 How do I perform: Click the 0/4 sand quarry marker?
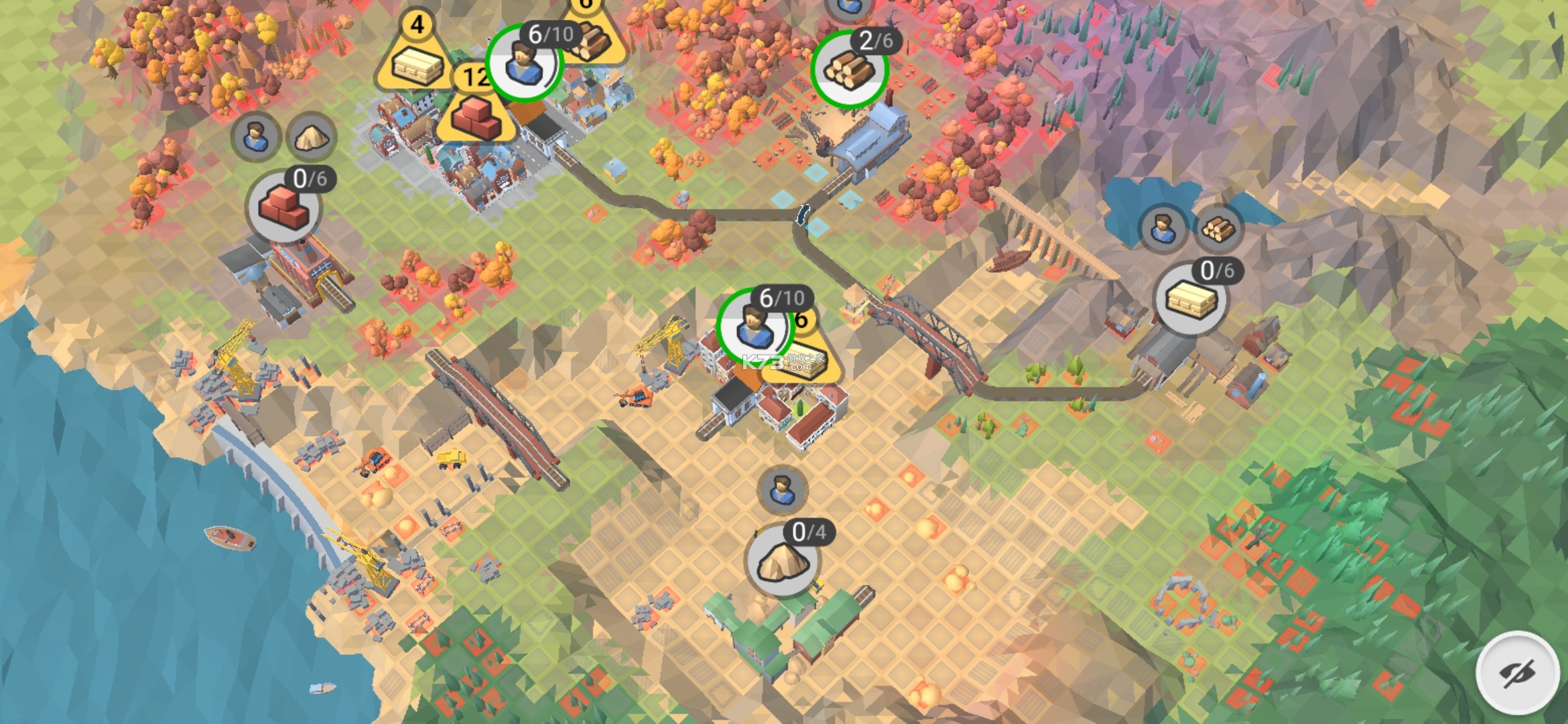(x=782, y=562)
